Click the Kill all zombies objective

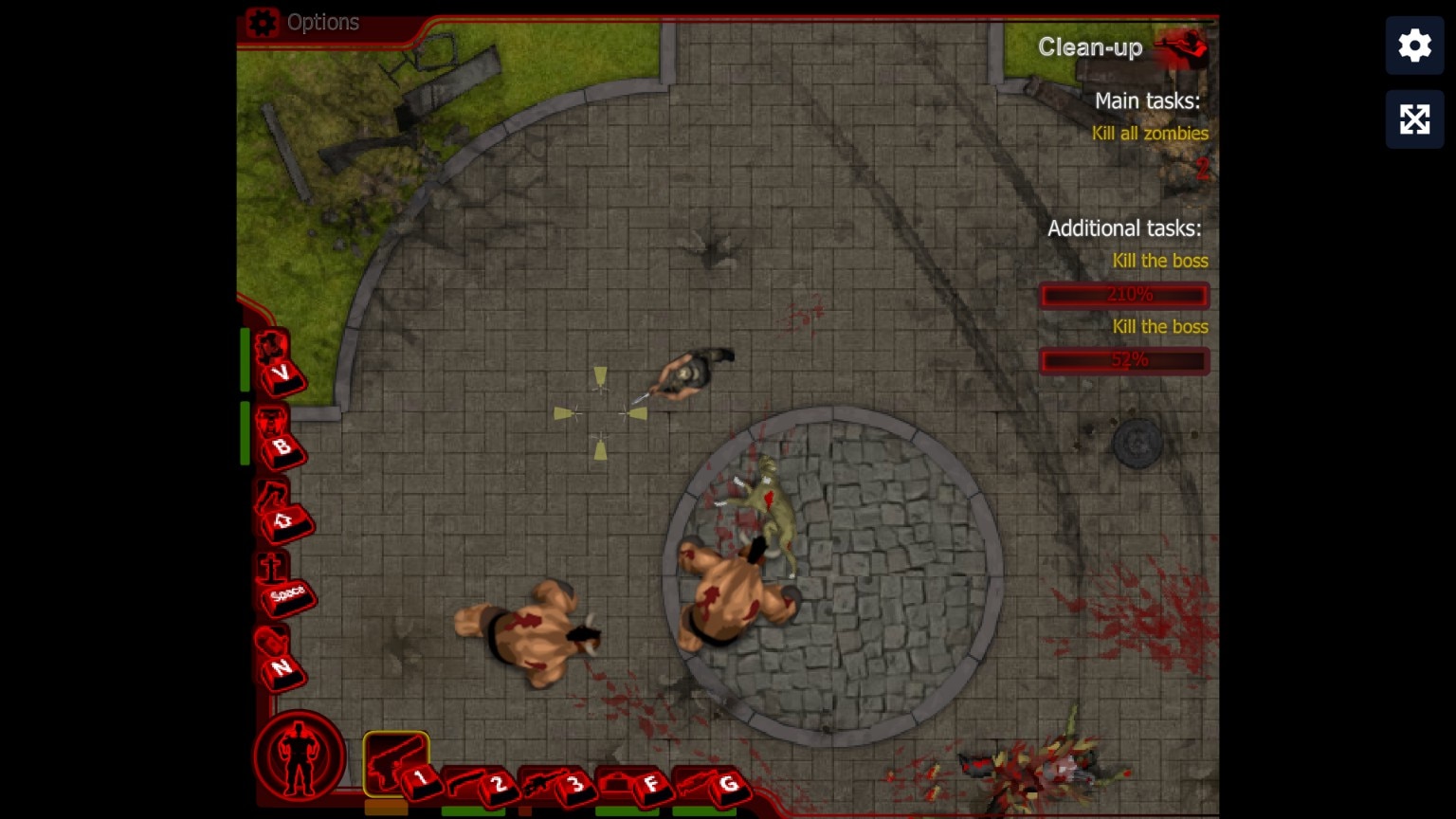1149,134
